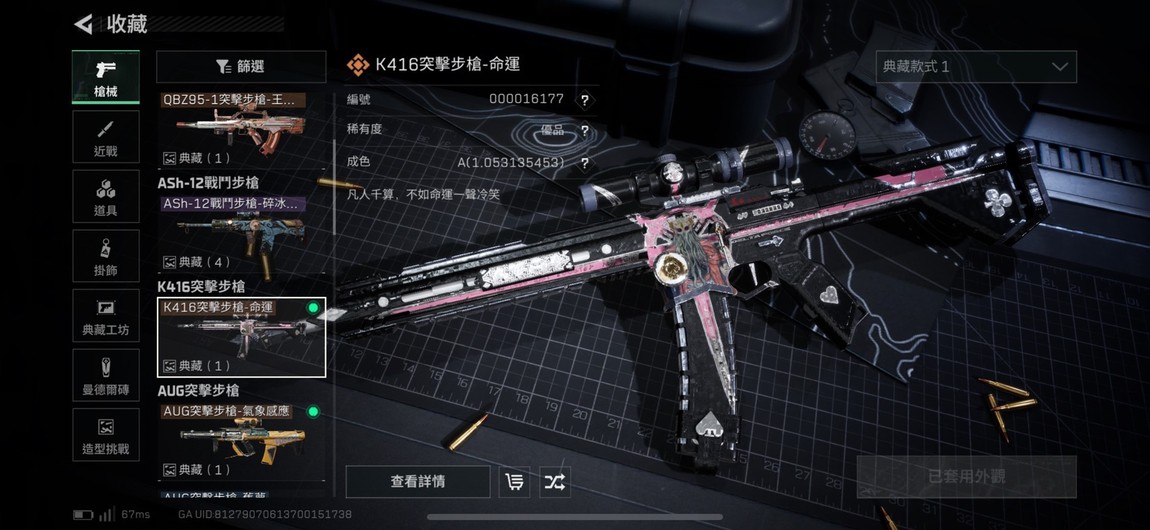Select the QBZ95-1 assault rifle skin
This screenshot has width=1150, height=530.
click(x=241, y=130)
